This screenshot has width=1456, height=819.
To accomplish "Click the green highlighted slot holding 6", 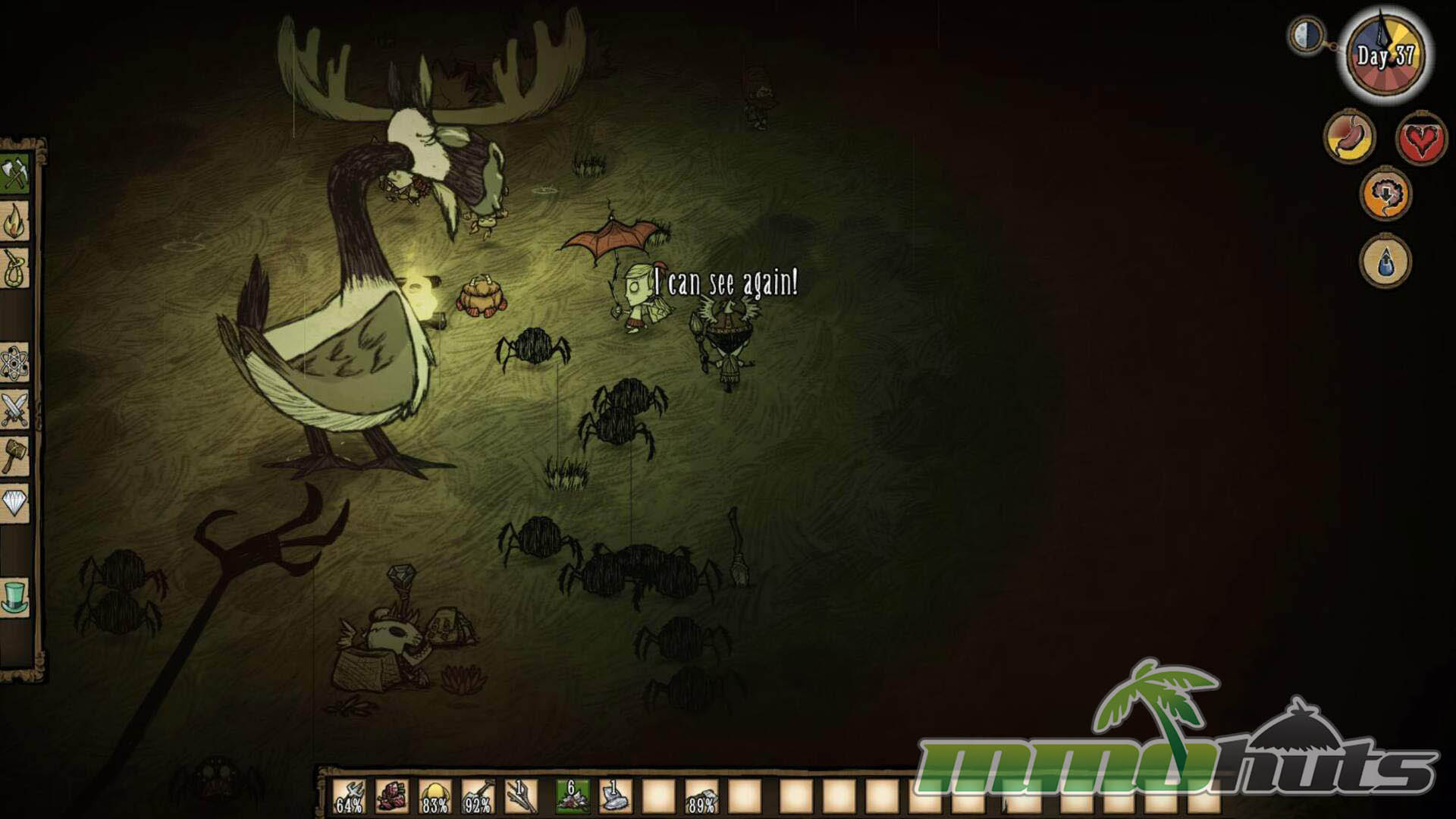I will (573, 797).
